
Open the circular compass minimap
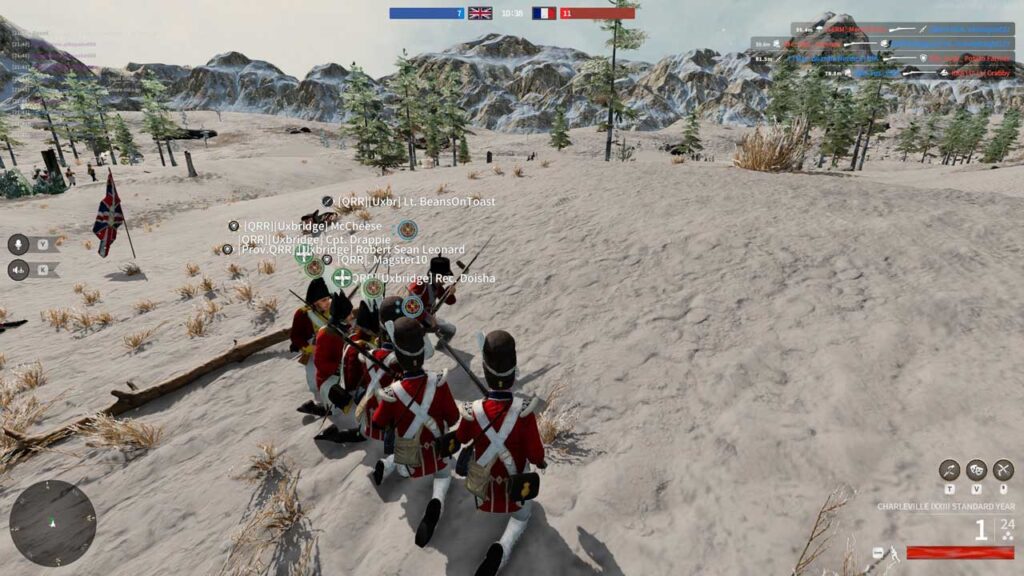52,522
